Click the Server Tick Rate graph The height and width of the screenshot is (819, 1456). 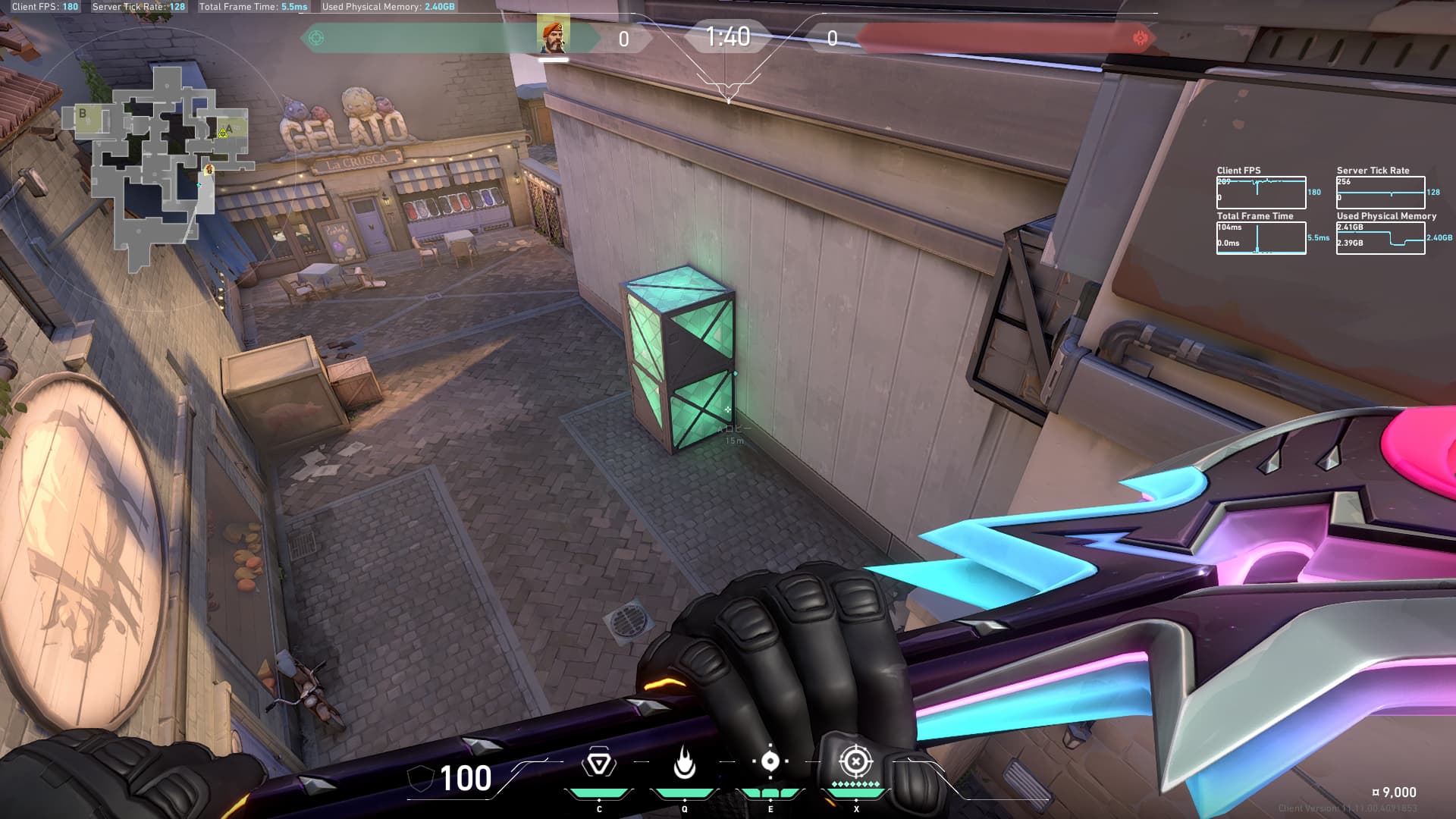(1380, 193)
